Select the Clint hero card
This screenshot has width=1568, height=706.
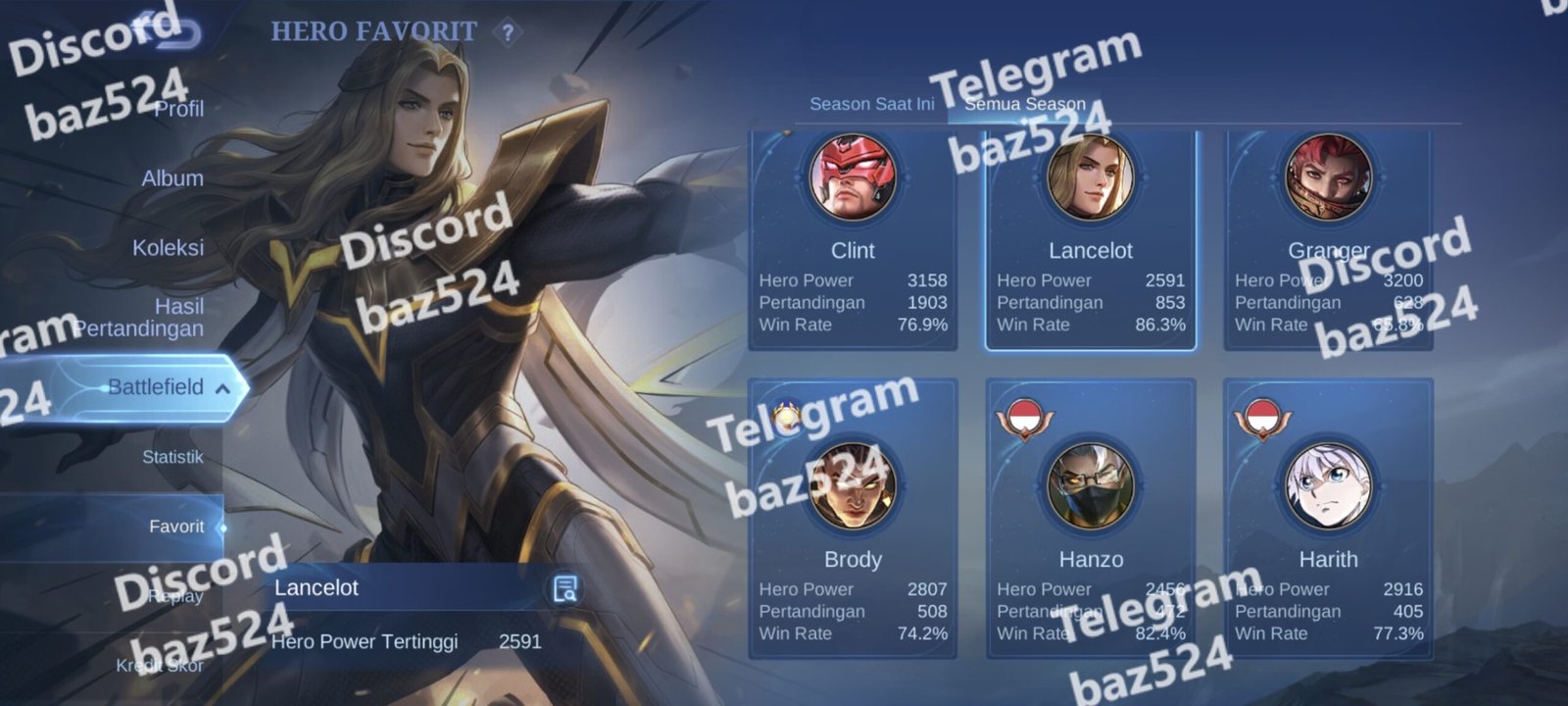853,240
